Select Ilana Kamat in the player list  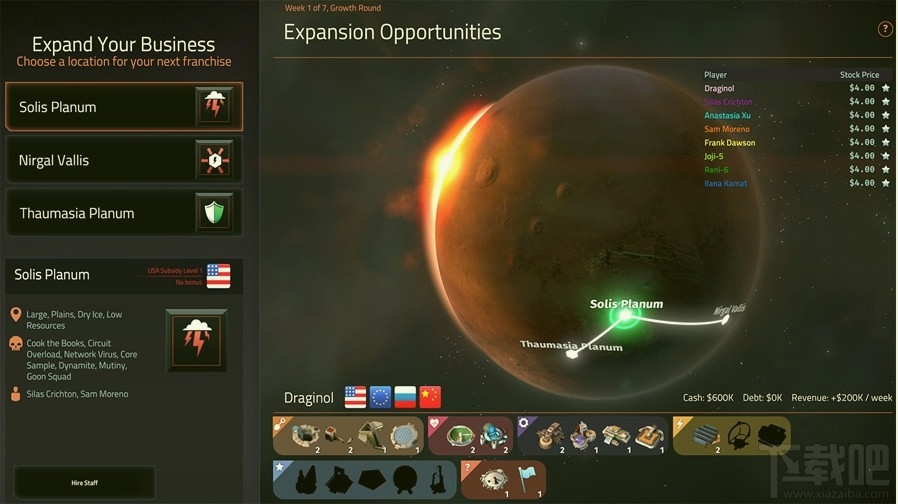click(x=725, y=183)
